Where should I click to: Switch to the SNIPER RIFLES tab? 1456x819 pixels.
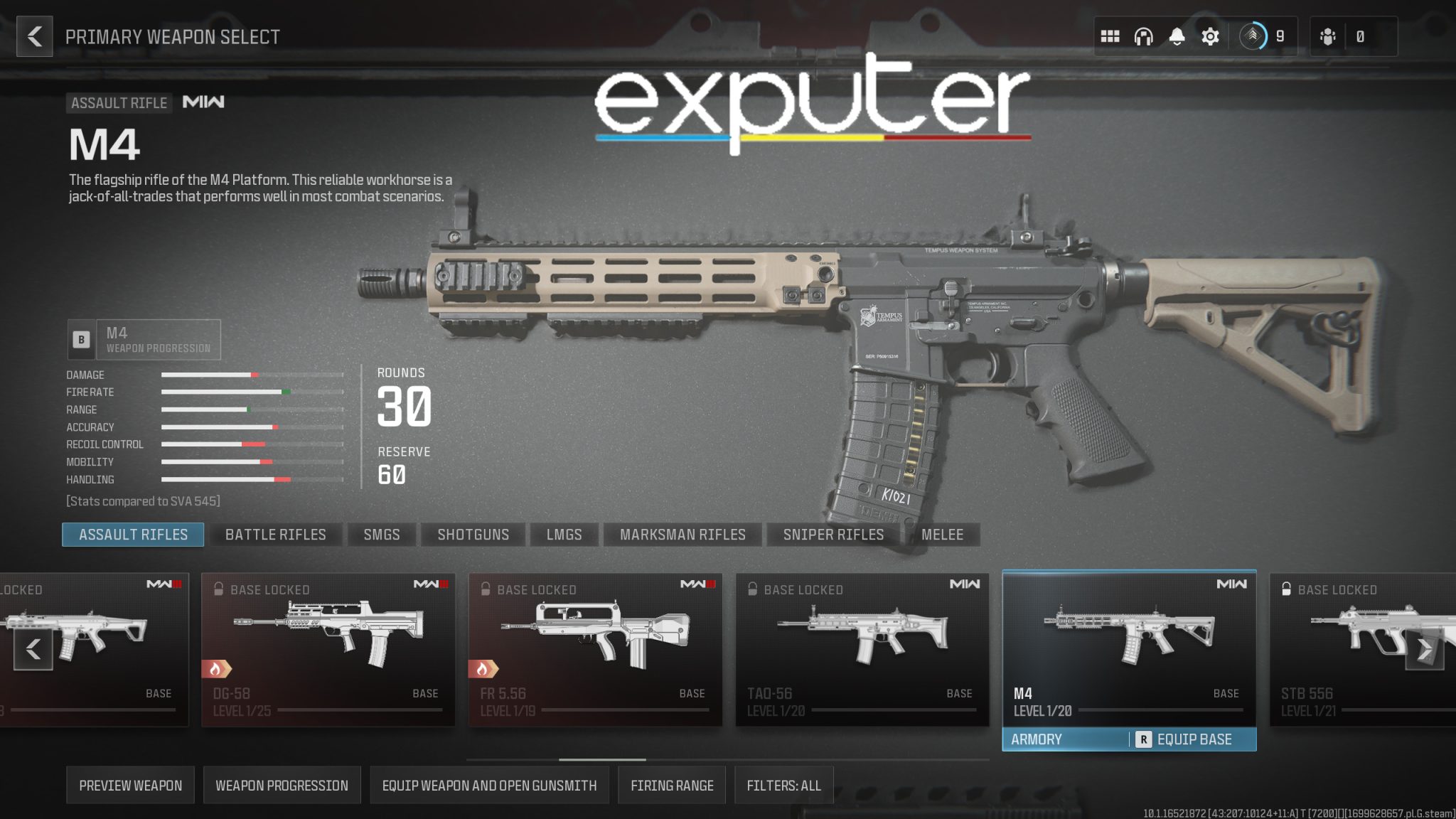pyautogui.click(x=833, y=535)
